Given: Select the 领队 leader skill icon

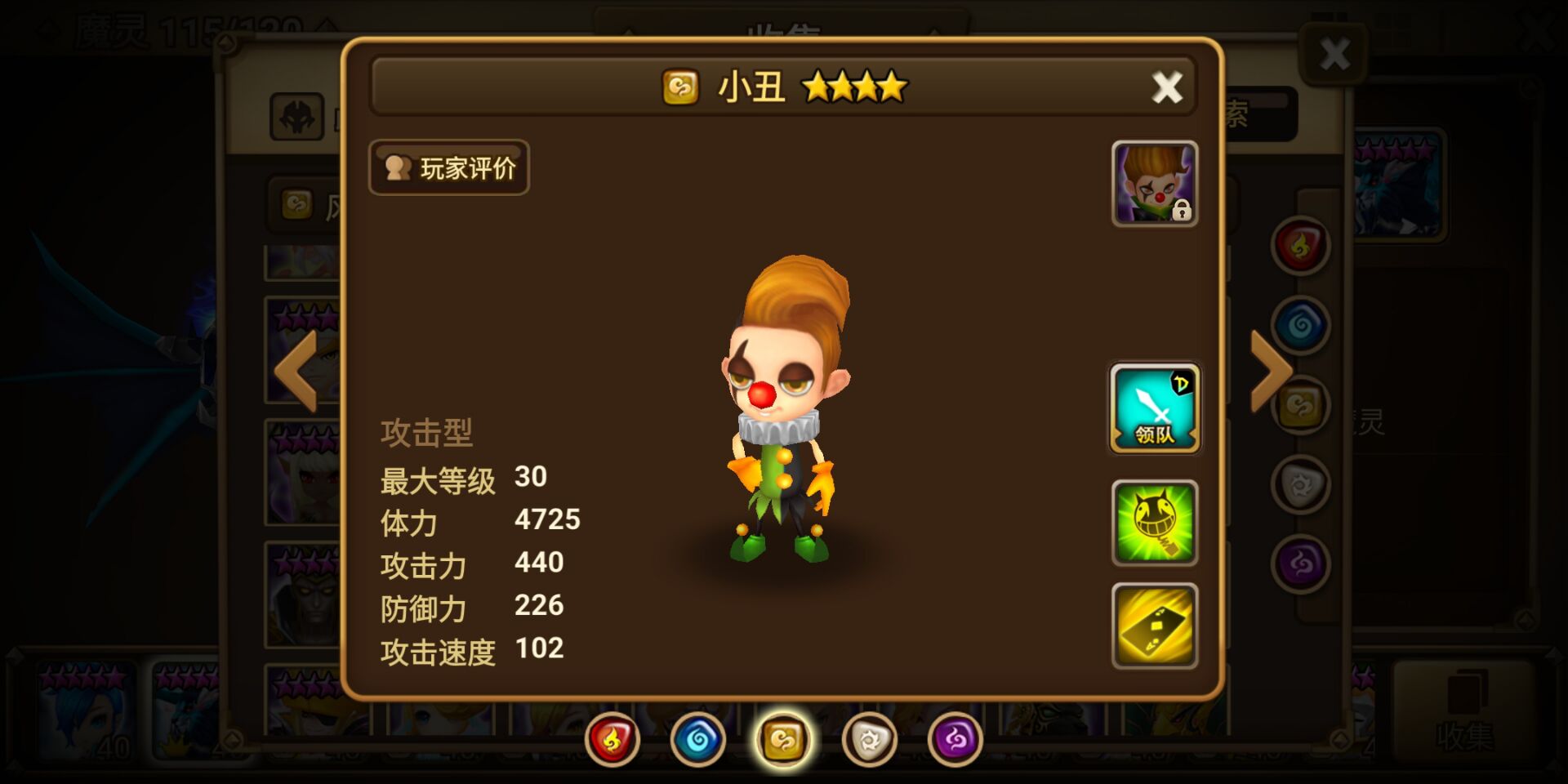Looking at the screenshot, I should pyautogui.click(x=1154, y=408).
